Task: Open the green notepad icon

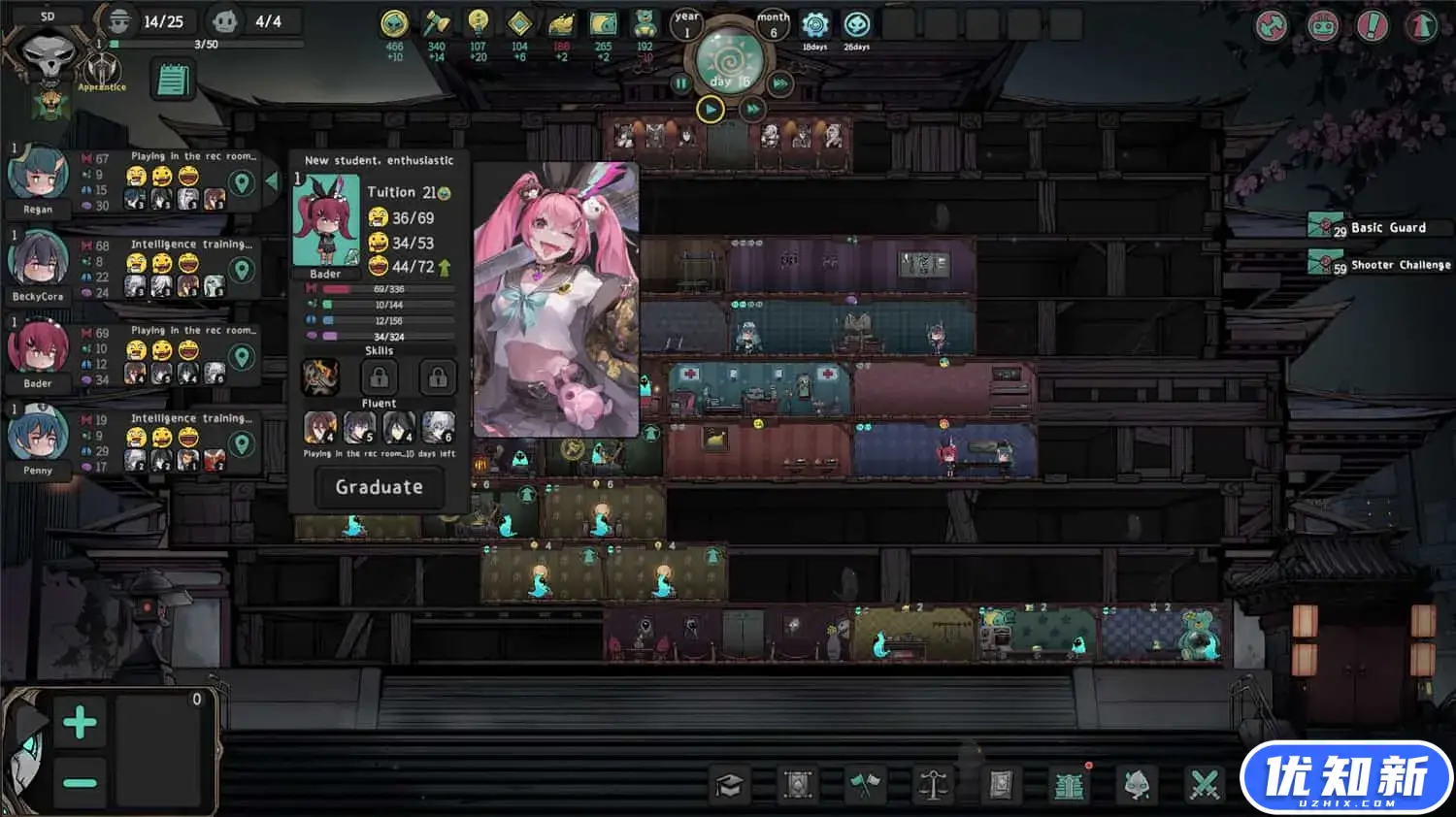Action: [x=173, y=81]
